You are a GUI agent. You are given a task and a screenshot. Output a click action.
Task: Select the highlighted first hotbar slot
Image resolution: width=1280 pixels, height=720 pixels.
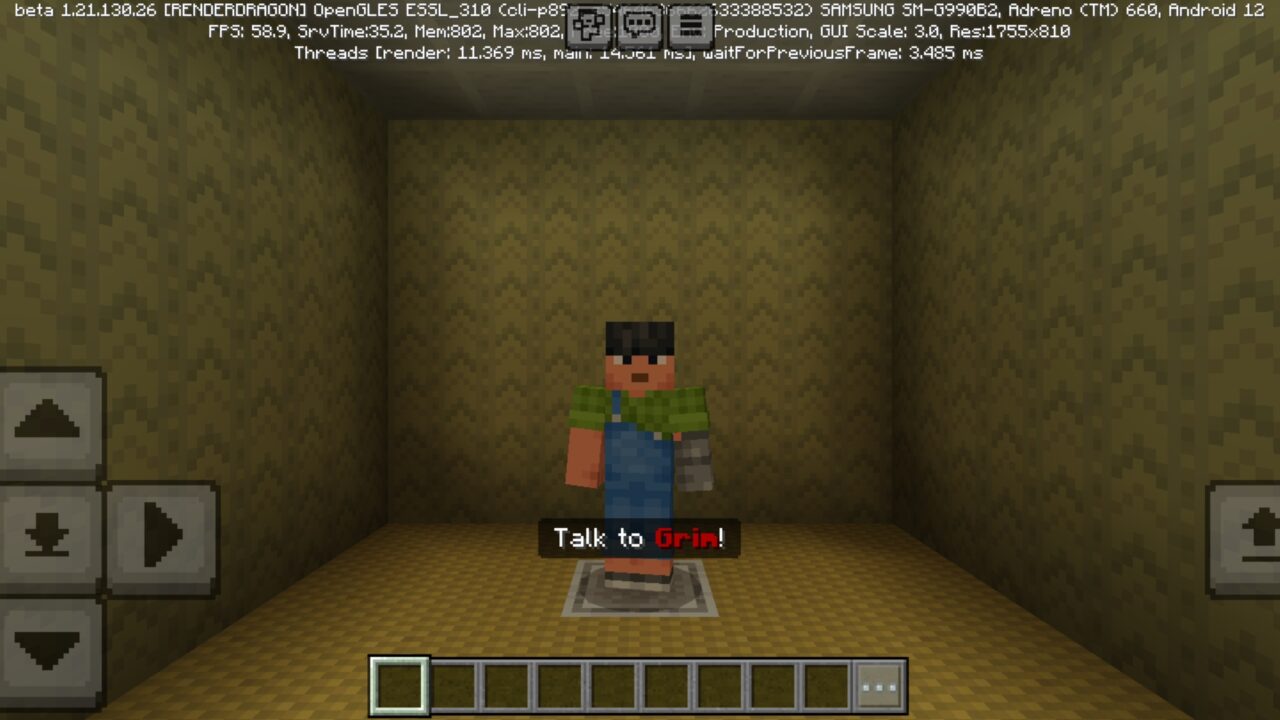[x=398, y=684]
